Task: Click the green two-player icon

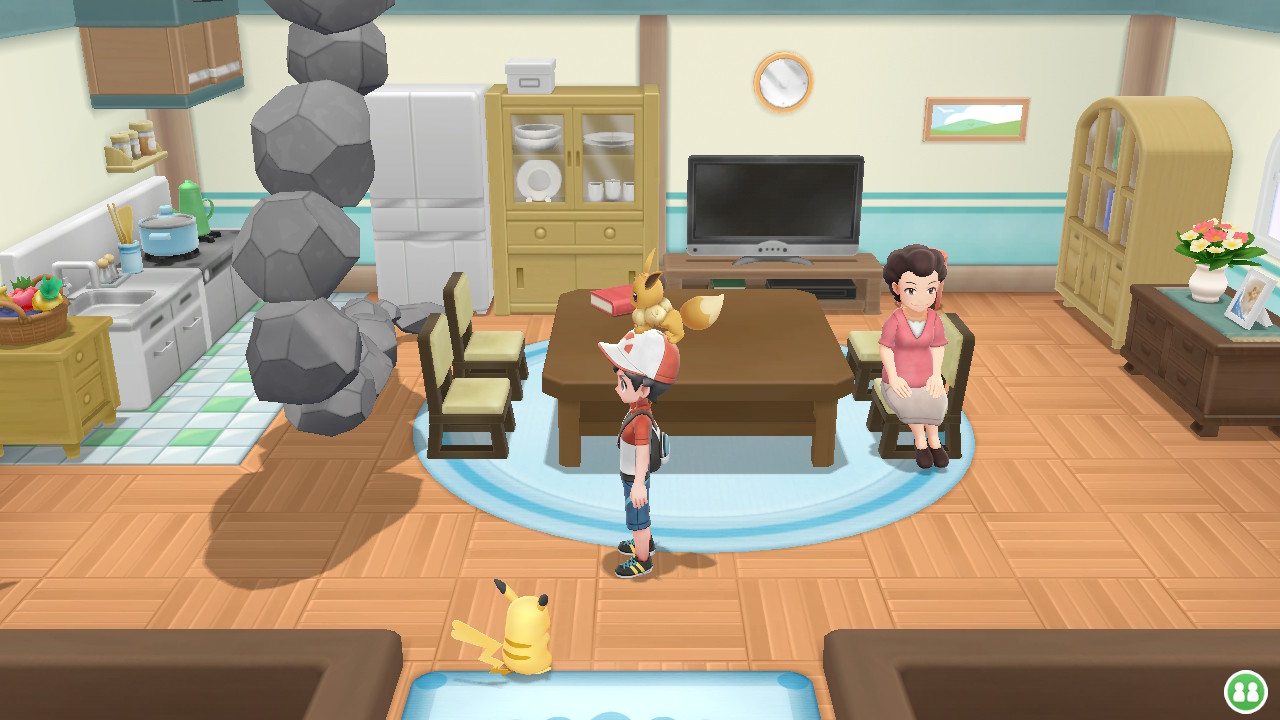Action: tap(1246, 691)
